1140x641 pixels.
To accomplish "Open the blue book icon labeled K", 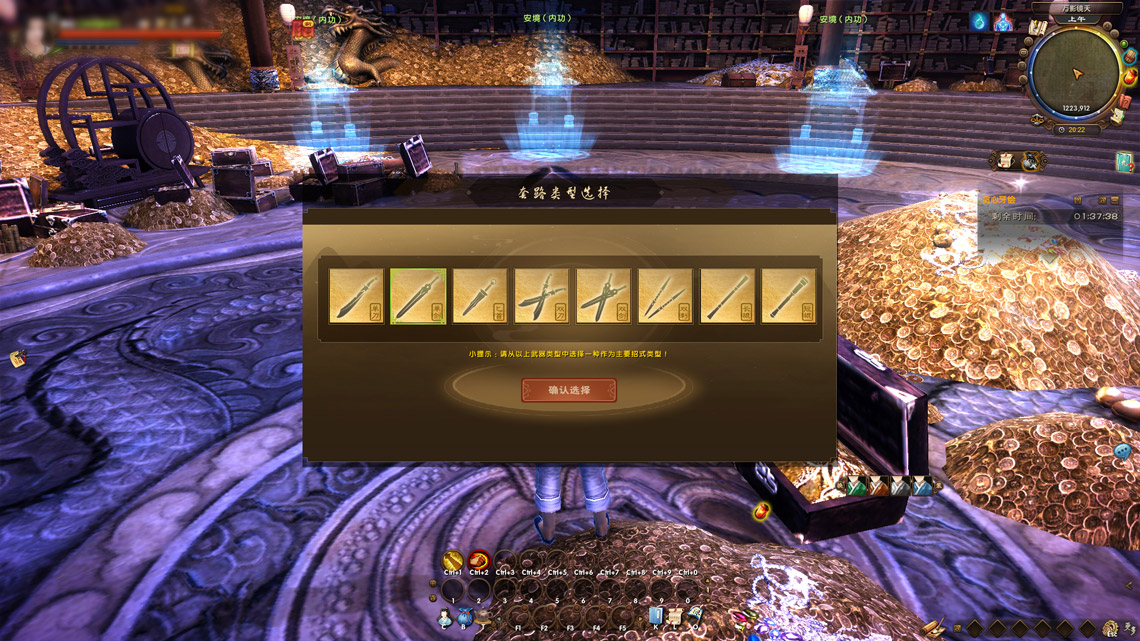I will click(656, 617).
